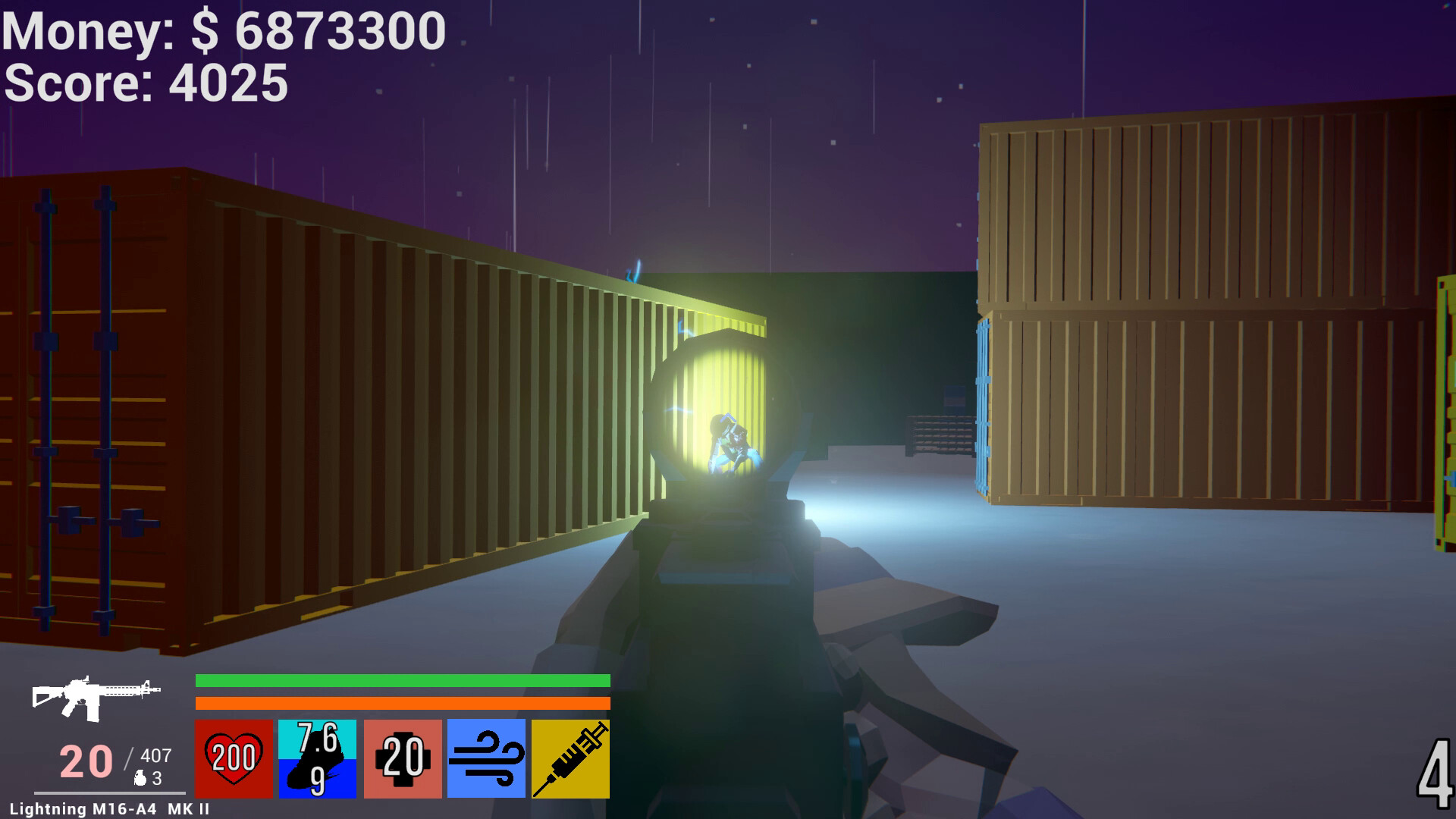Click the Score label reading 4025
The width and height of the screenshot is (1456, 819).
pyautogui.click(x=146, y=85)
